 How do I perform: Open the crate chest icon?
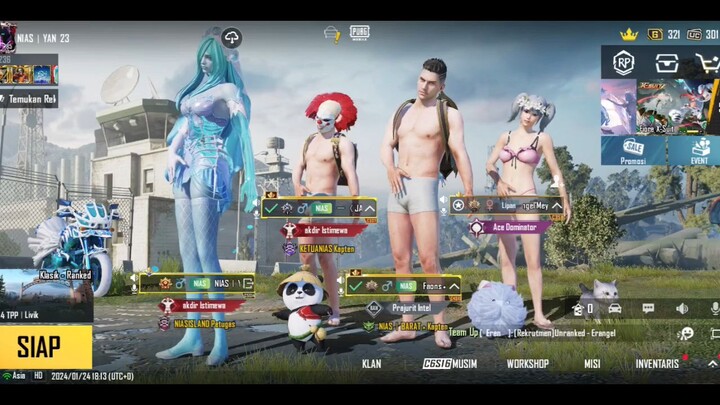coord(667,62)
